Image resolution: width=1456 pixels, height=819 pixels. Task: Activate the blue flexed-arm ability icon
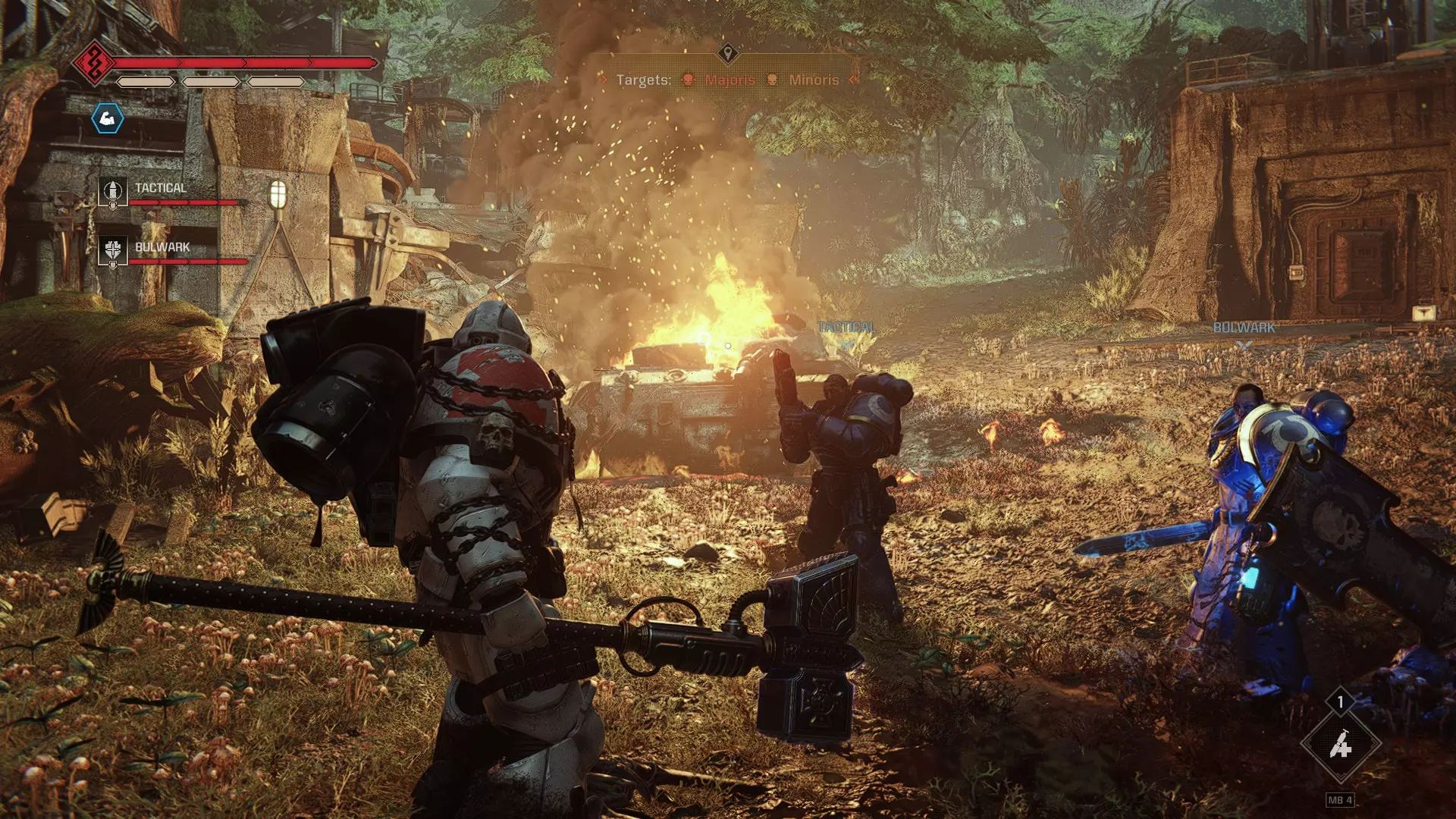(x=107, y=118)
